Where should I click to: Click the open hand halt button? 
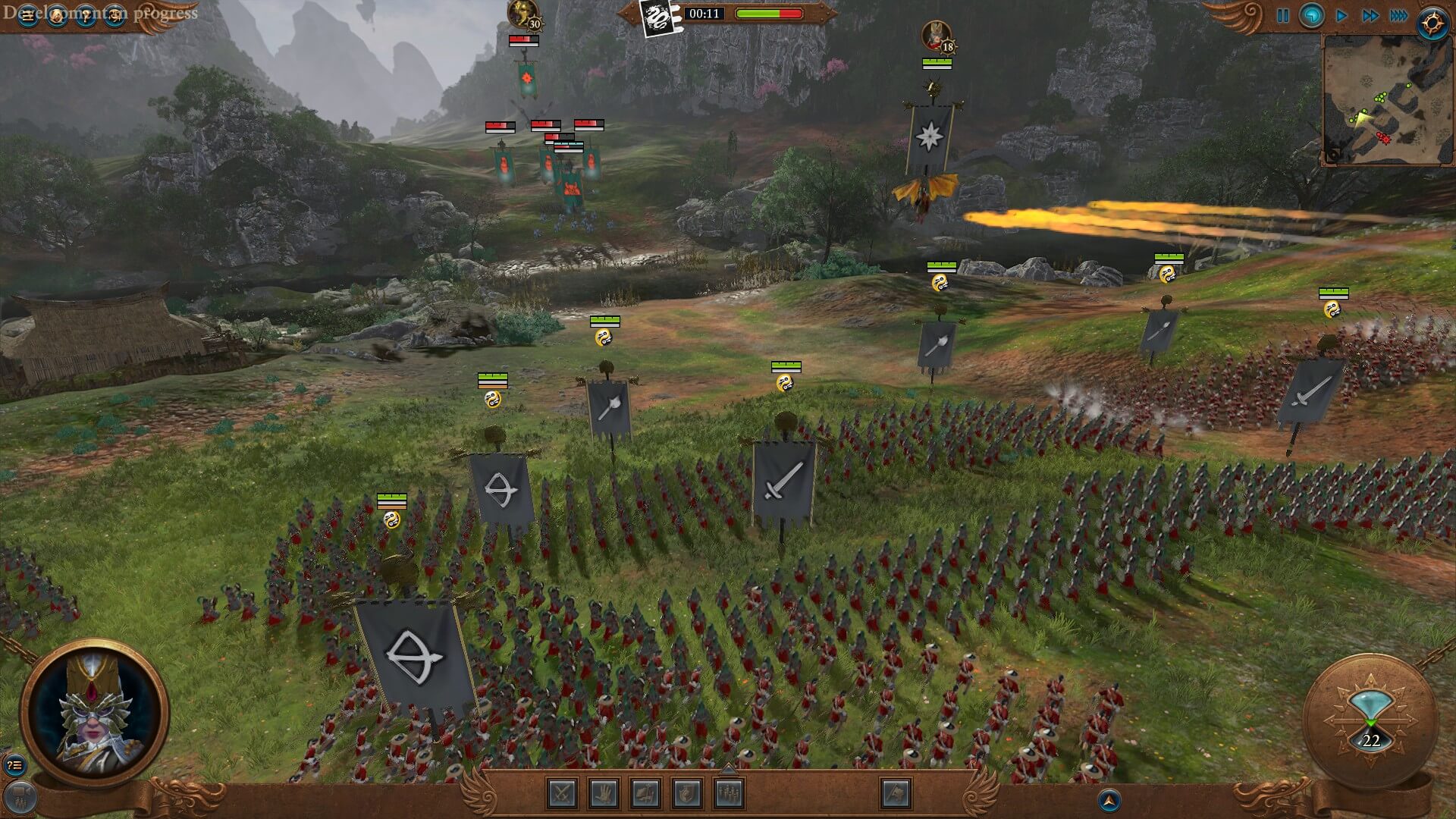[x=604, y=794]
